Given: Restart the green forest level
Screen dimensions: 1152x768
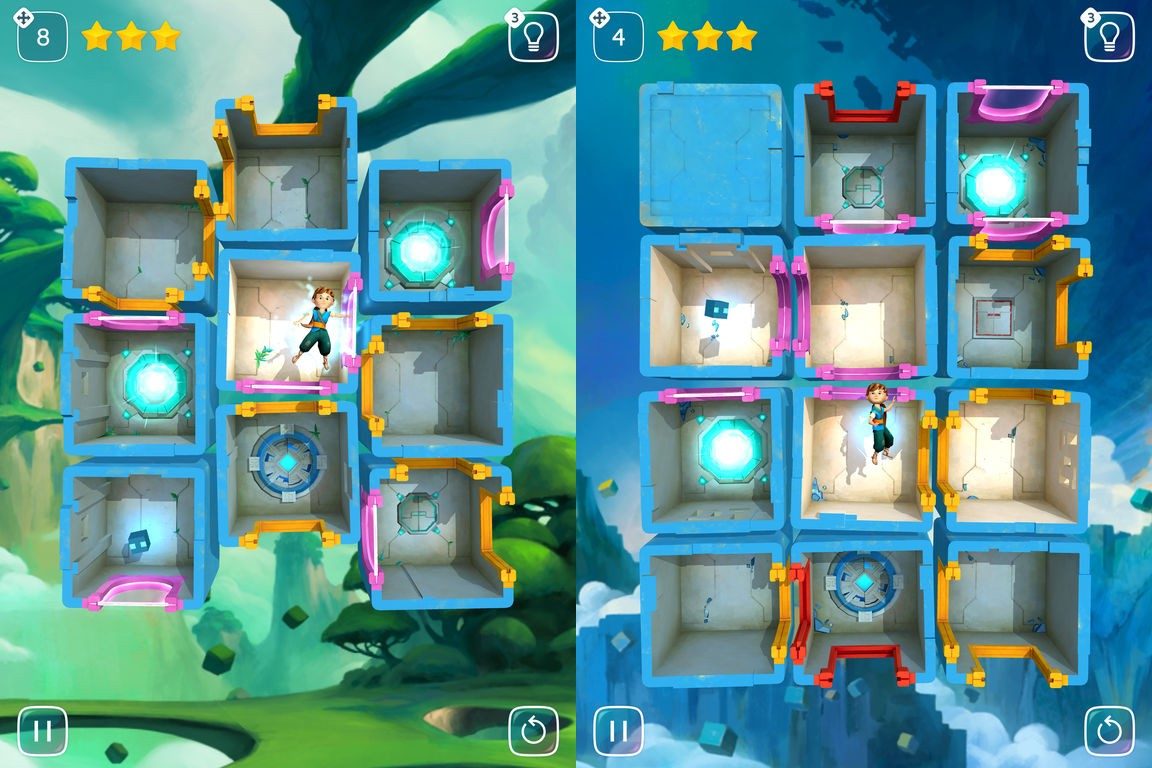Looking at the screenshot, I should [533, 731].
